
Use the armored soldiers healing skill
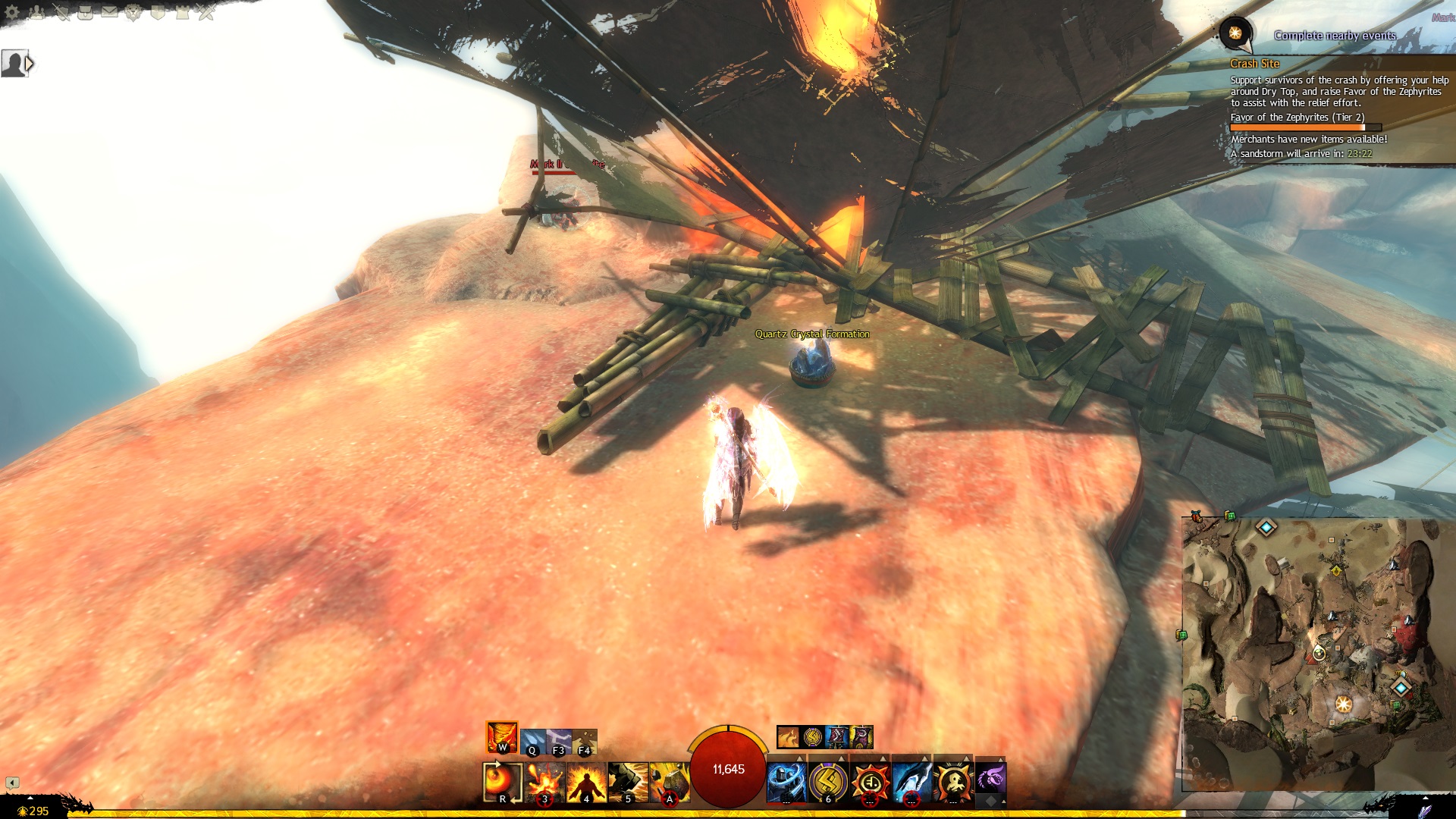coord(786,783)
